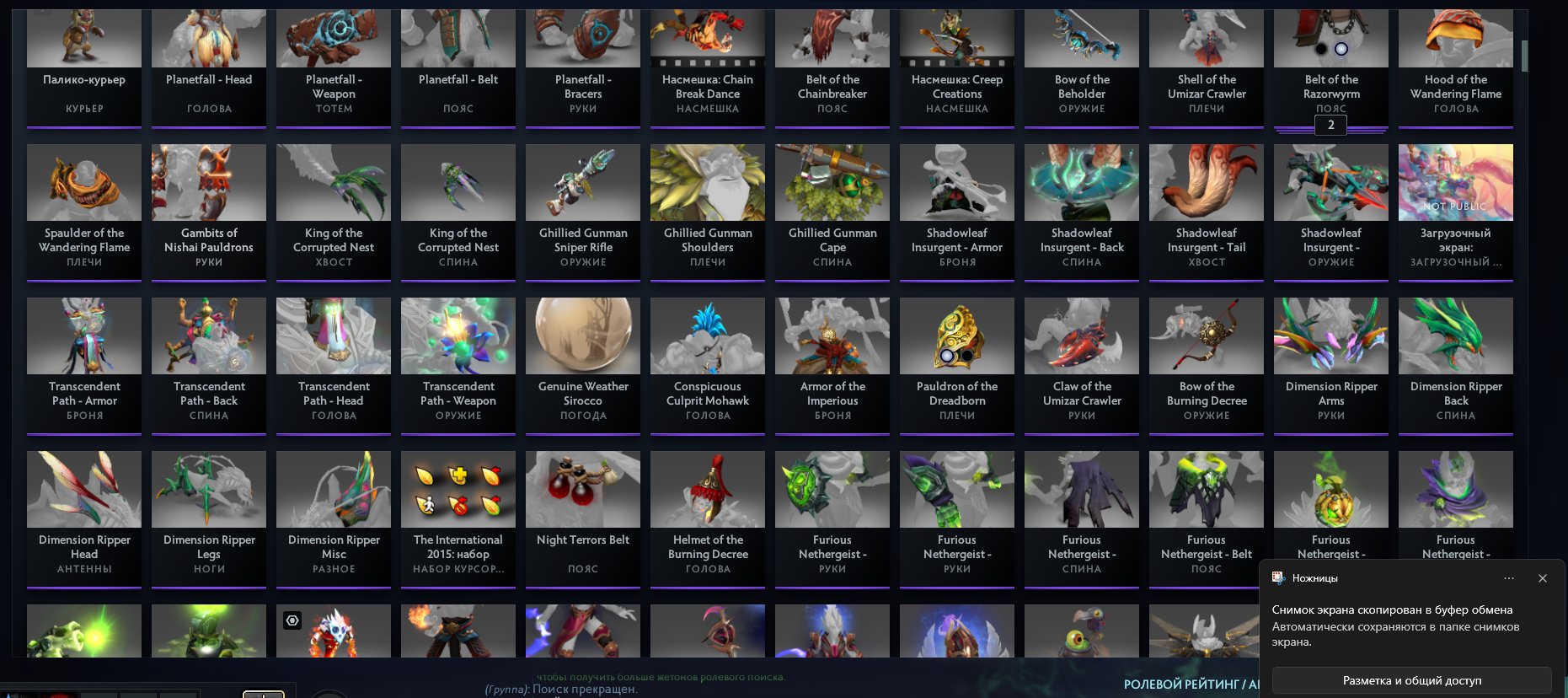Dismiss the Ножницы screenshot notification
The height and width of the screenshot is (698, 1568).
[1543, 578]
